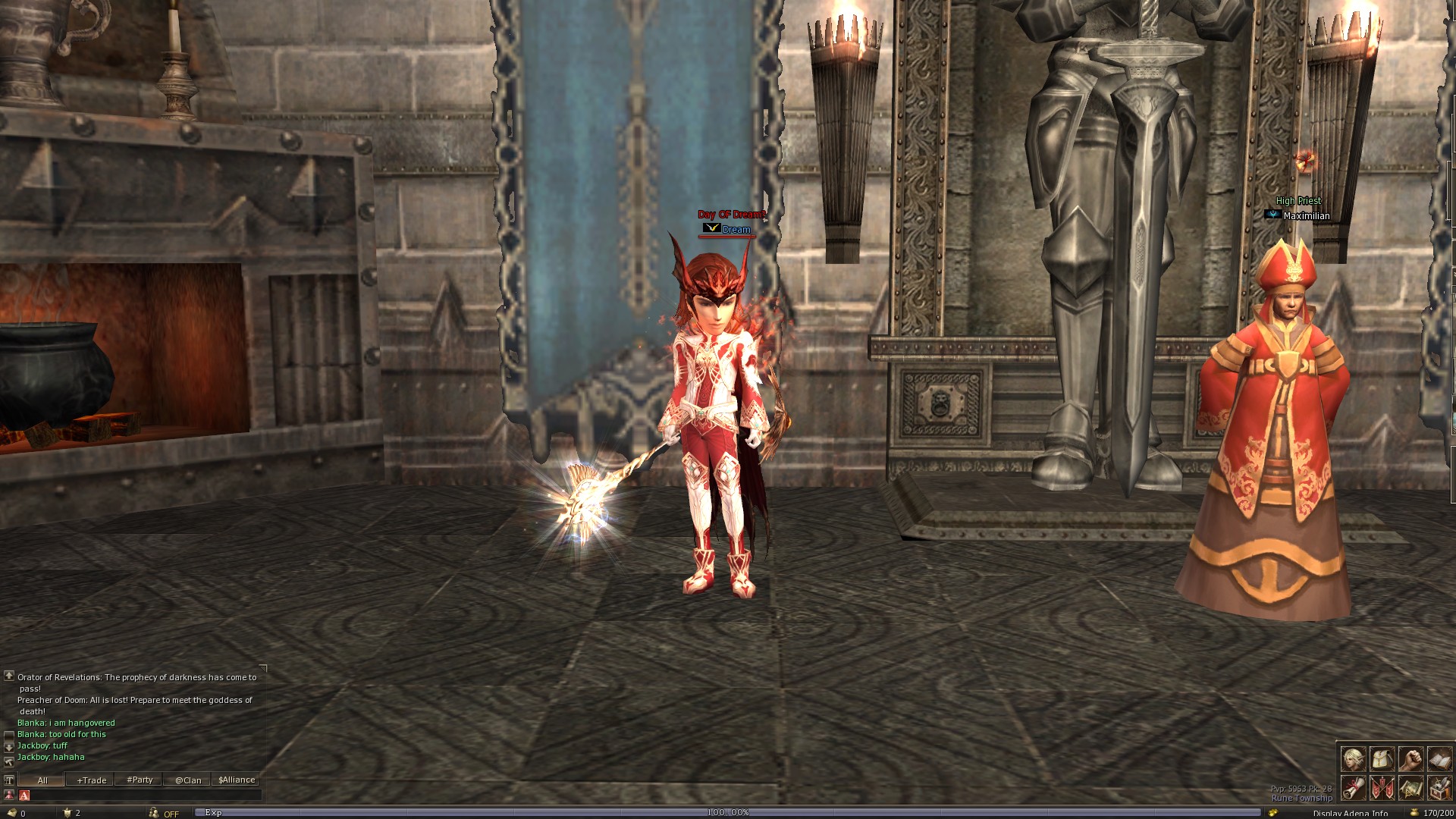
Task: Focus the chat message input field
Action: click(x=144, y=795)
